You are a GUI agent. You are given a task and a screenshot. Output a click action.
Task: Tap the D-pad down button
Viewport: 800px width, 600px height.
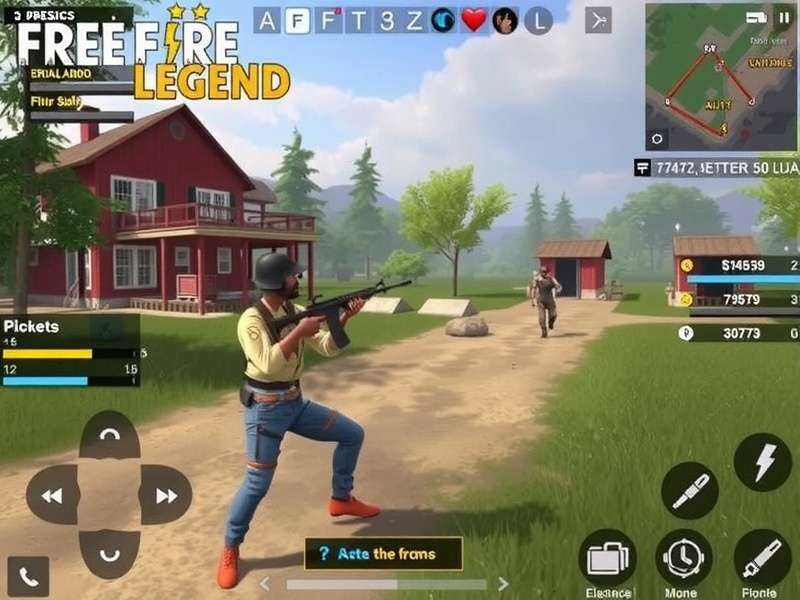(109, 553)
